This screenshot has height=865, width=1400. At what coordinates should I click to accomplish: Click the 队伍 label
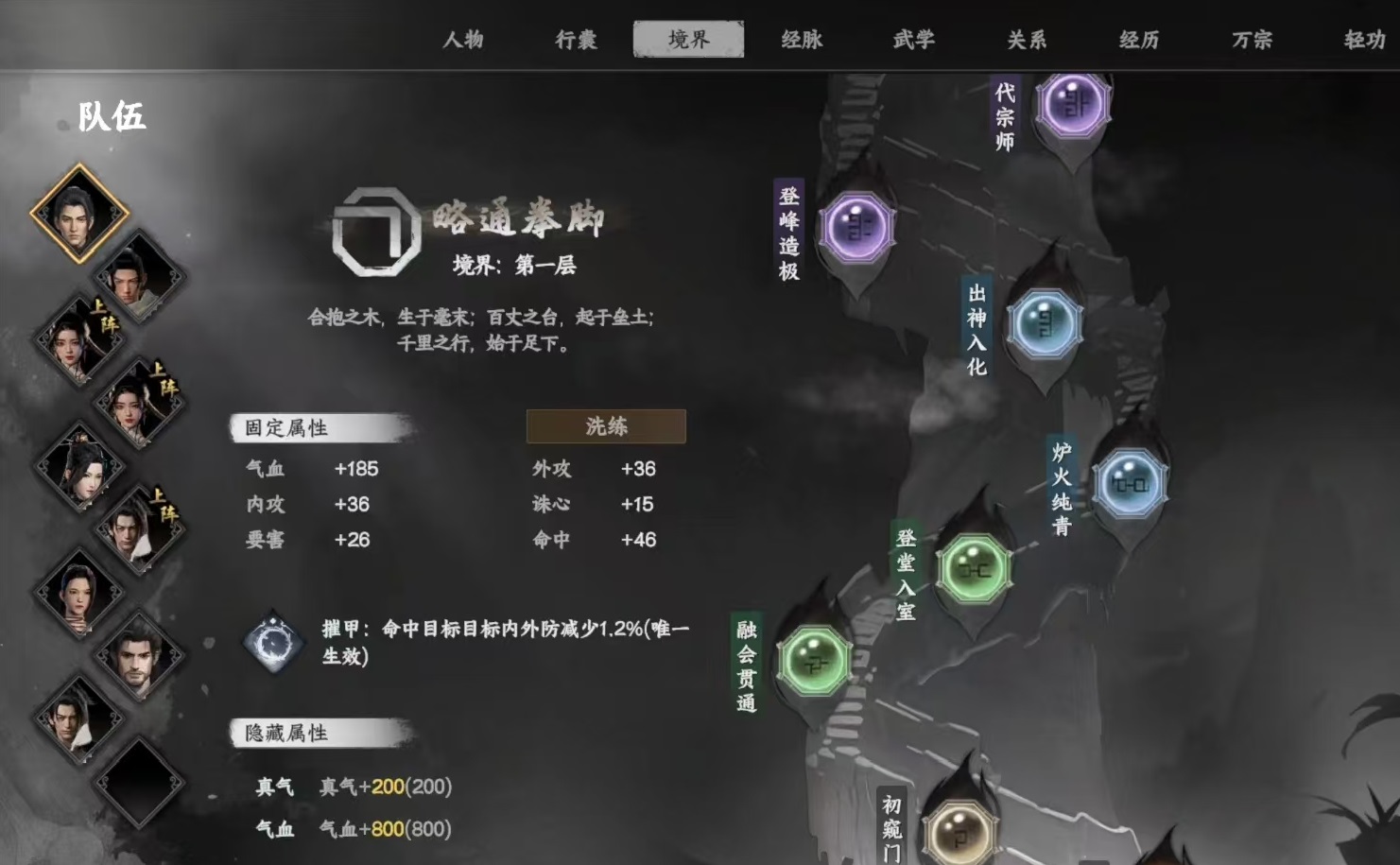click(x=113, y=119)
